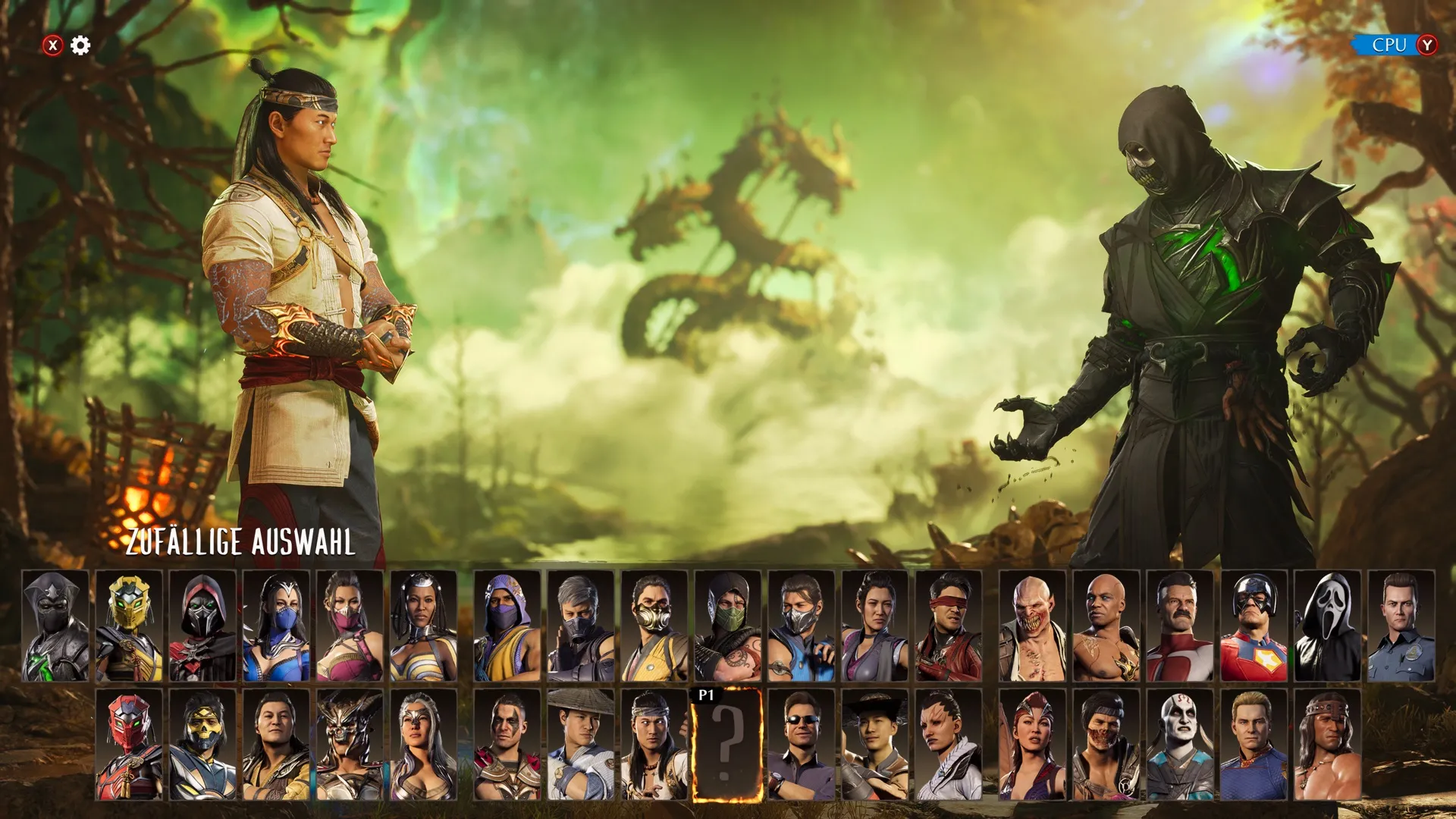
Task: Pick Baraka's fanged portrait
Action: [1032, 626]
